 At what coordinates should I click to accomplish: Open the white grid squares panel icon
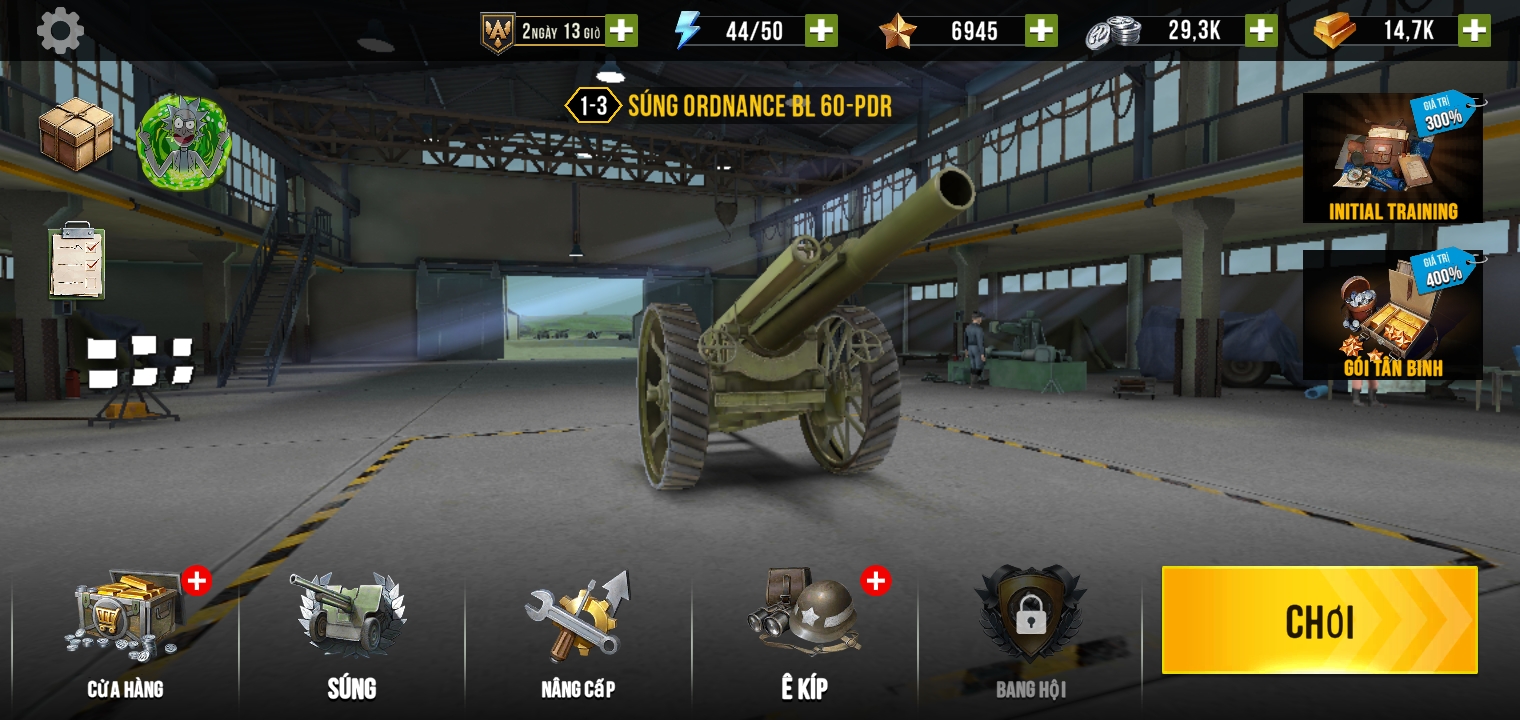tap(140, 360)
